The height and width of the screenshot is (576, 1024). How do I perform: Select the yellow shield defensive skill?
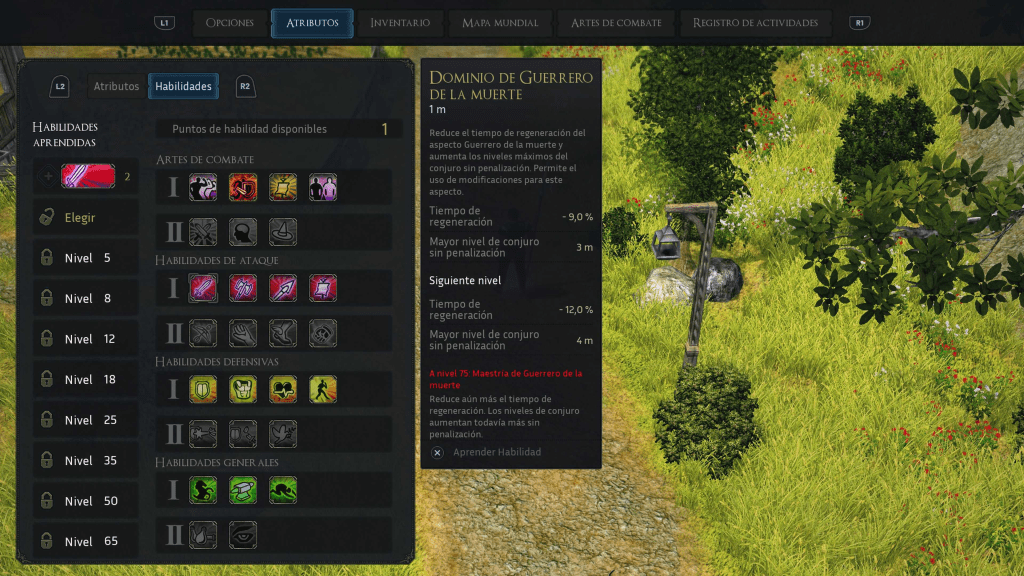204,389
